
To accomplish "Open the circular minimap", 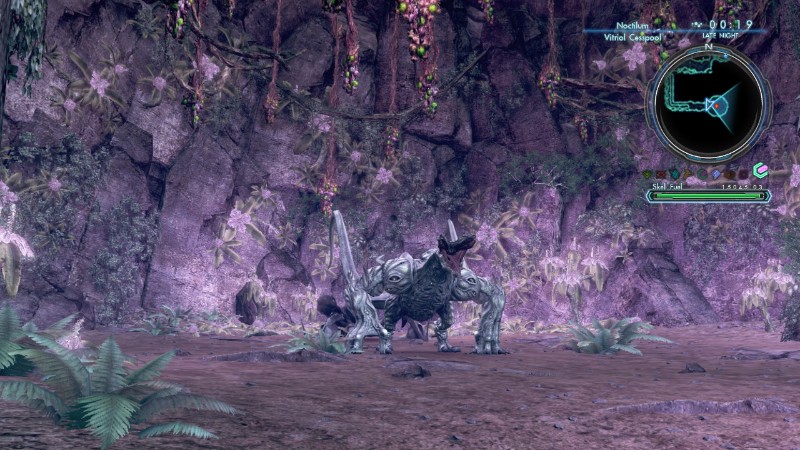I will click(708, 103).
